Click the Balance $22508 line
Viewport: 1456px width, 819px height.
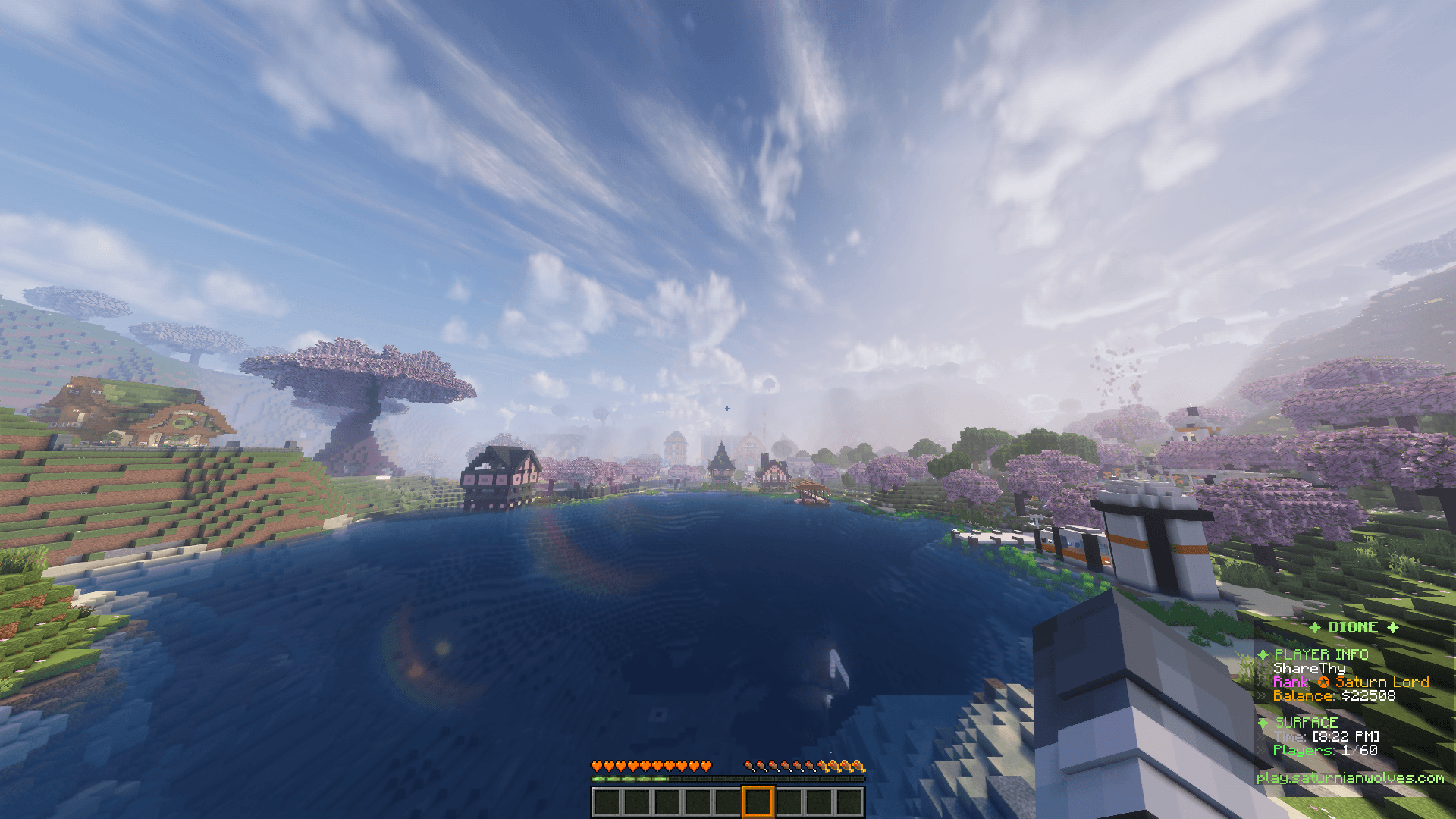click(1336, 695)
